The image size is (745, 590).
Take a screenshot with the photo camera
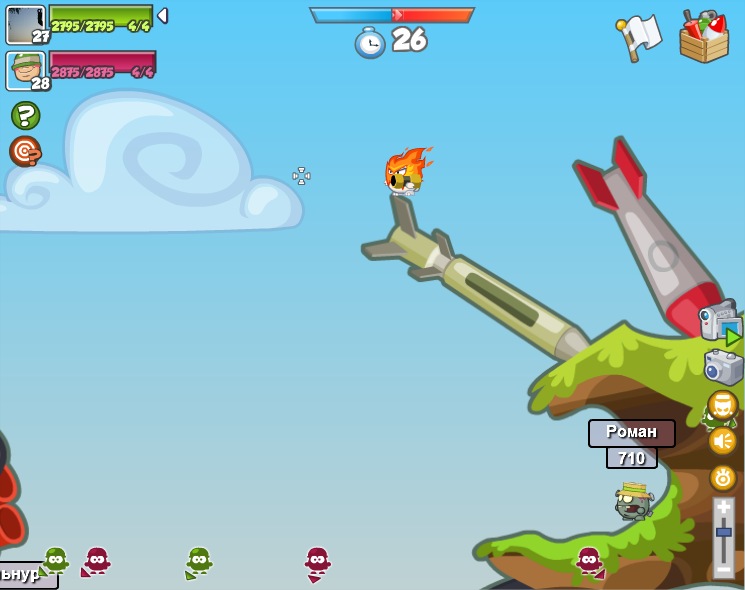tap(723, 367)
